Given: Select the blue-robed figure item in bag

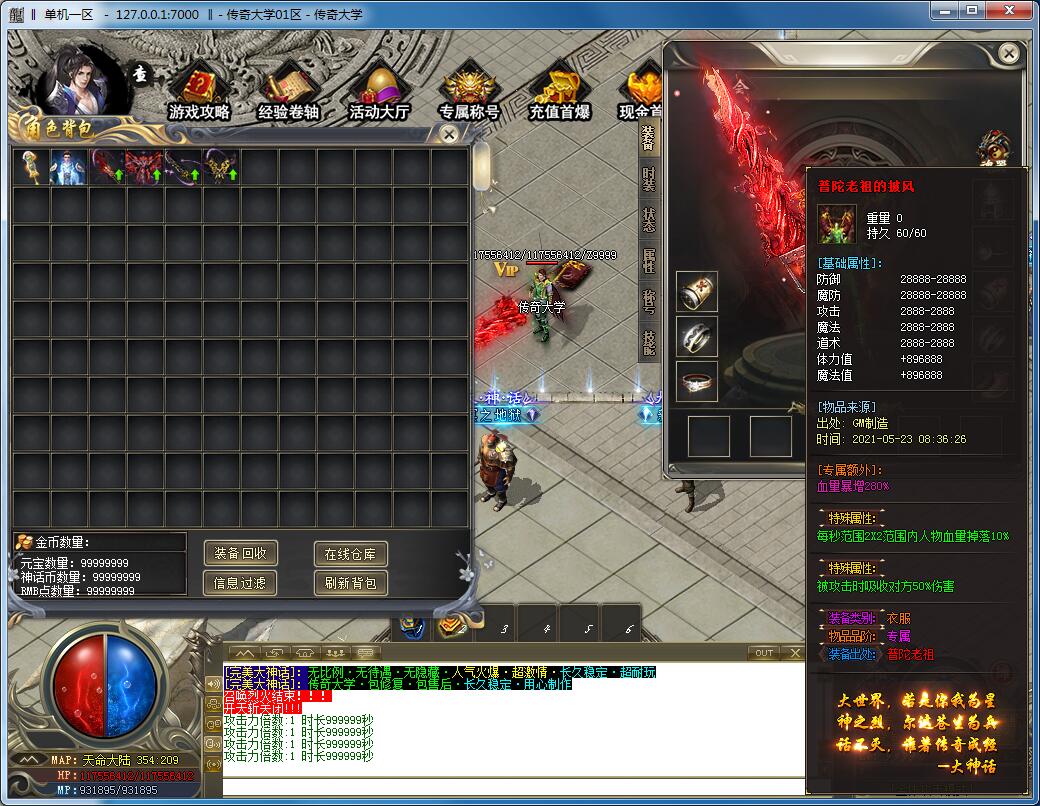Looking at the screenshot, I should [69, 167].
